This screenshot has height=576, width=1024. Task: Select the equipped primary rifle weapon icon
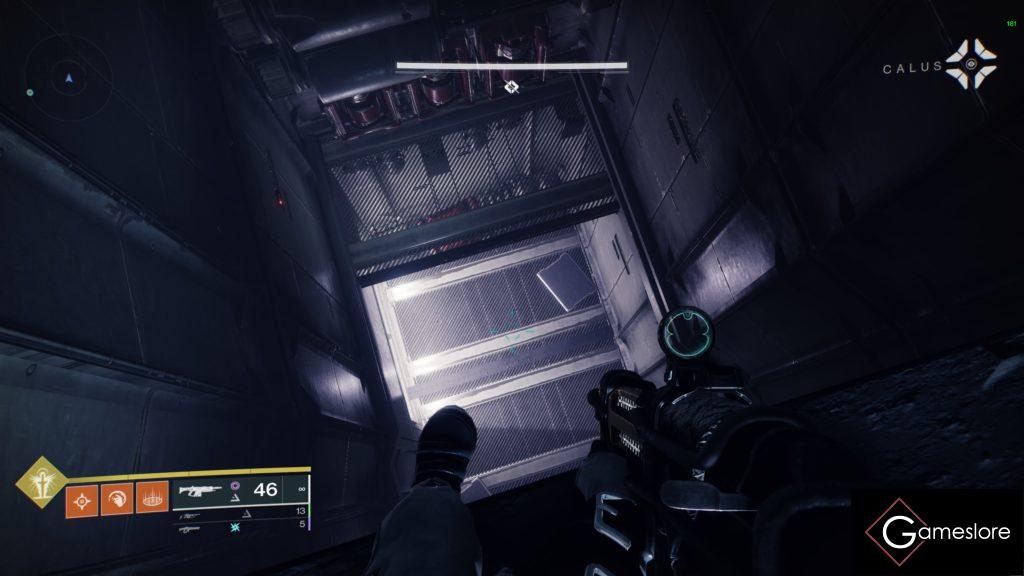pos(198,490)
